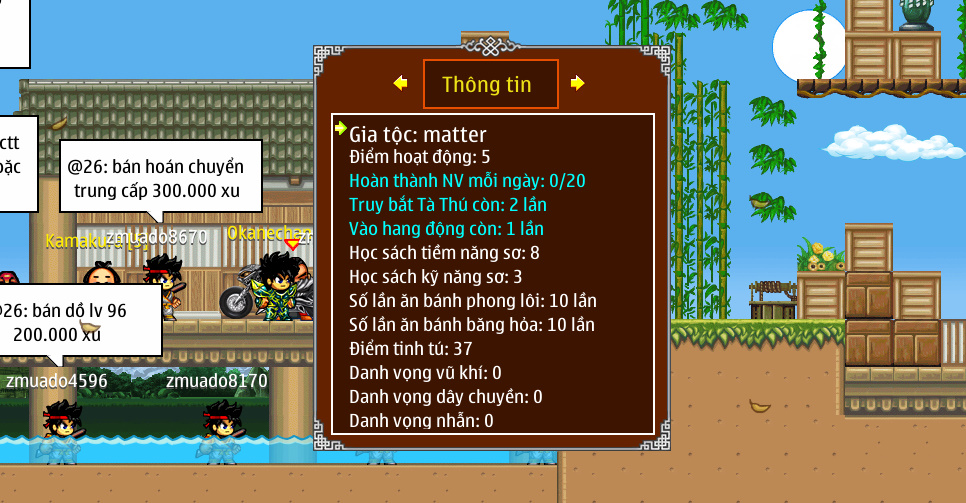
Task: Choose the Danh vọng vũ khí row
Action: (x=425, y=372)
